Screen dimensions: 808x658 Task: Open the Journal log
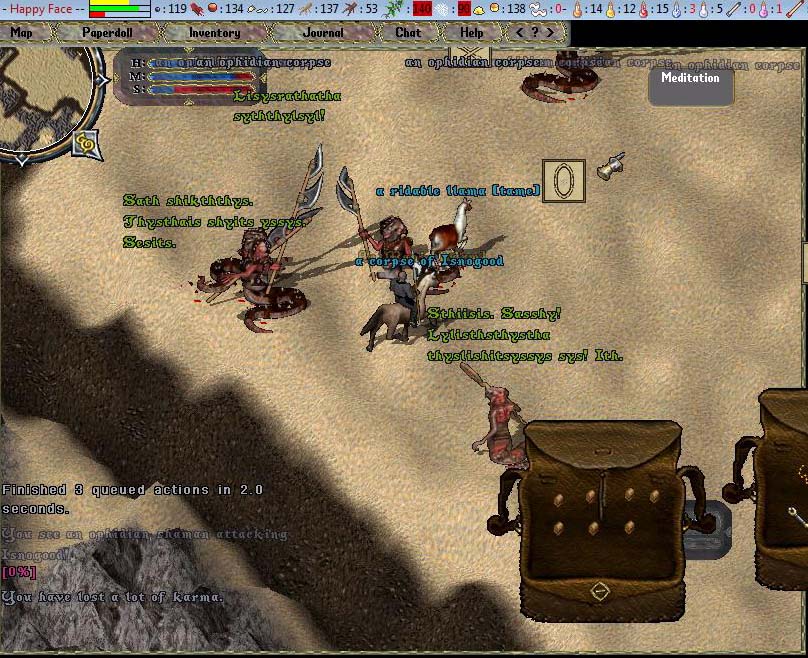point(323,32)
